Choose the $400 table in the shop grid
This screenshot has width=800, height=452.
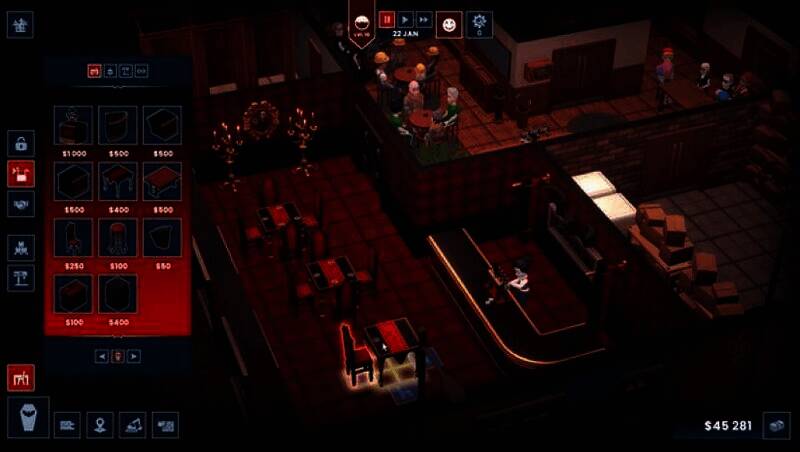118,182
